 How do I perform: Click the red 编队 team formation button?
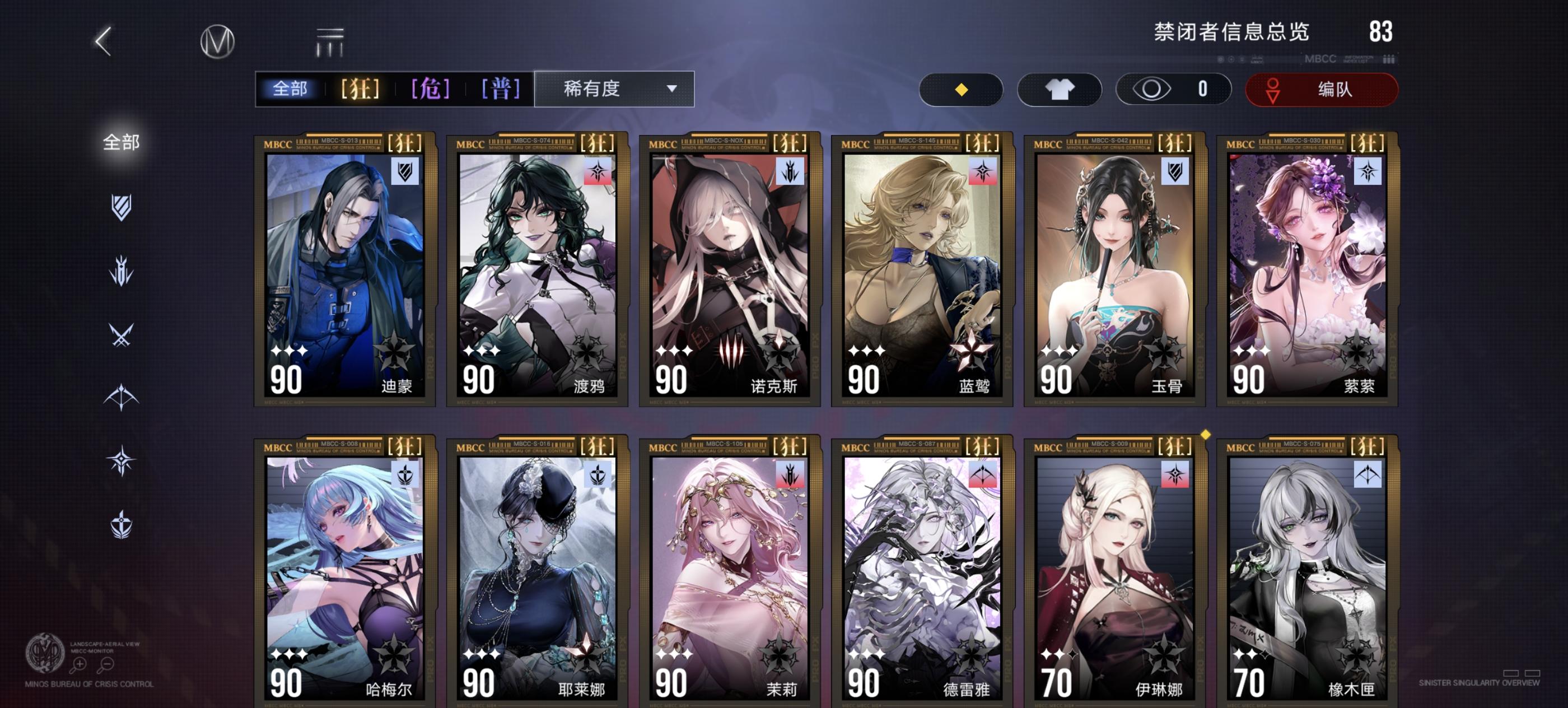[x=1321, y=89]
